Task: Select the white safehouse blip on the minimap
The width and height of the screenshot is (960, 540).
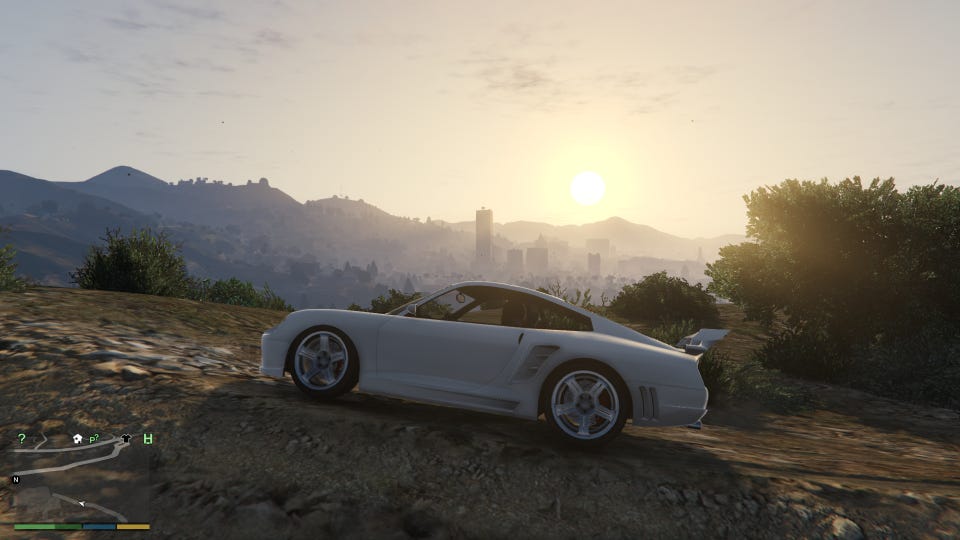Action: point(77,438)
